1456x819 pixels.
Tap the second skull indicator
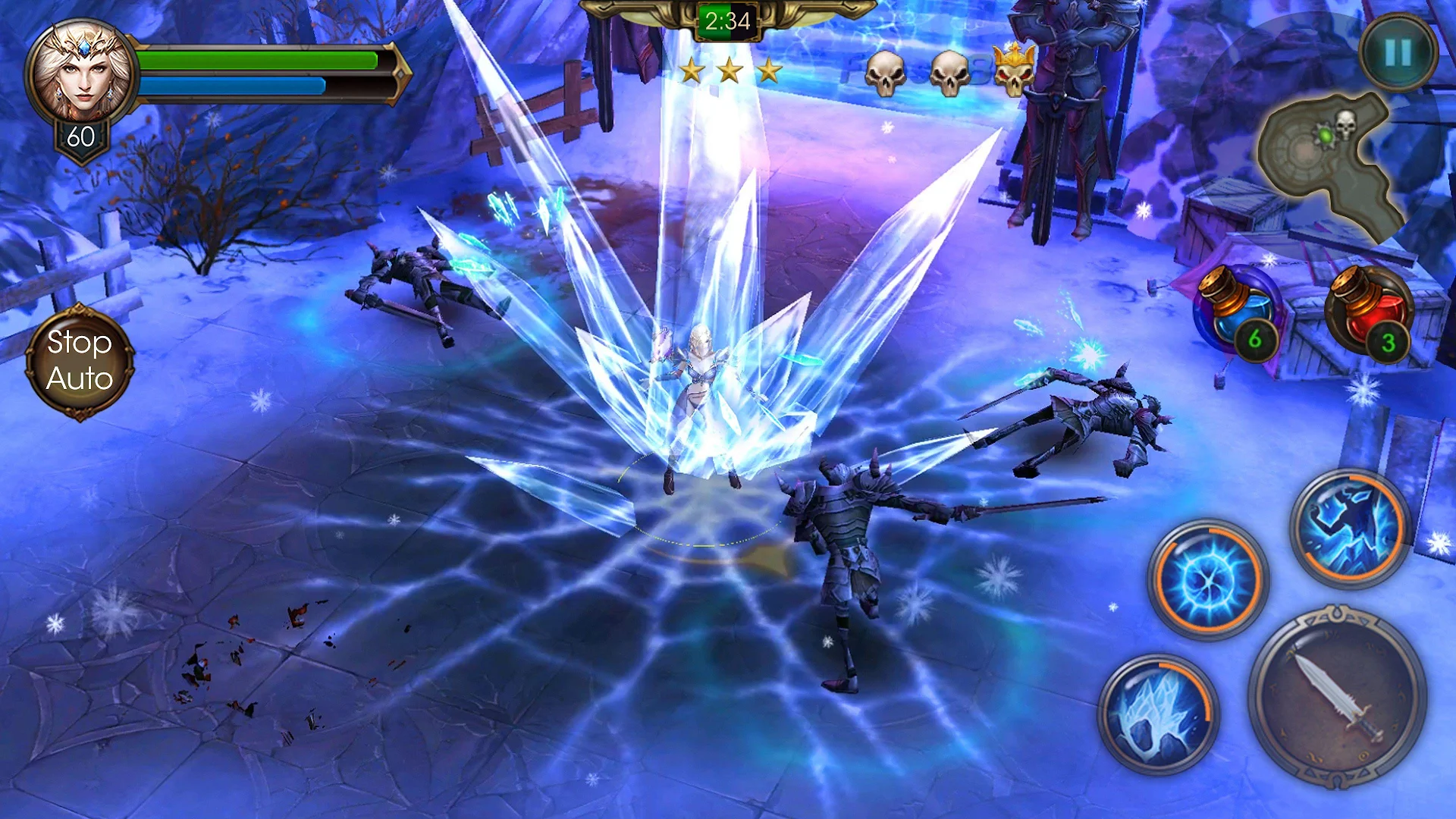(x=950, y=75)
